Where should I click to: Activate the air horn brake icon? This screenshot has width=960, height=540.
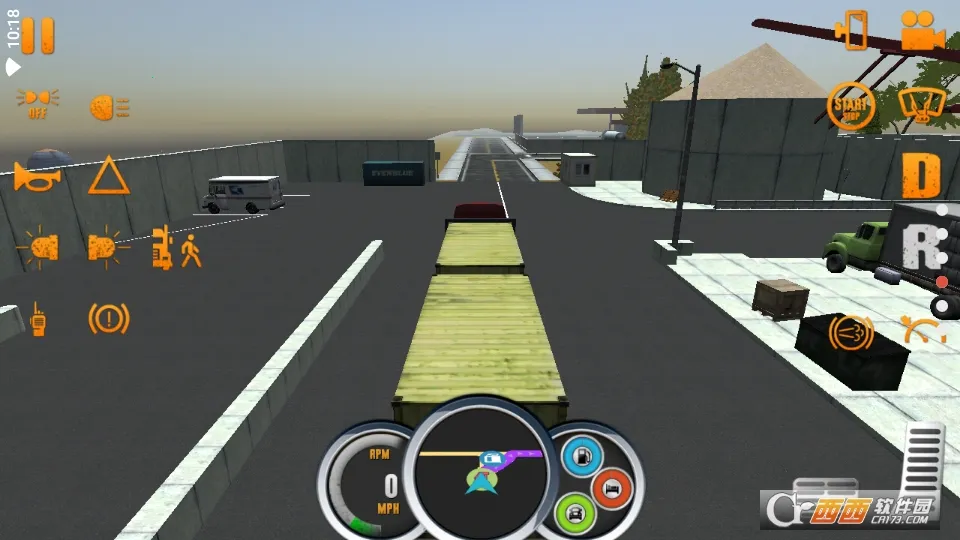point(851,331)
